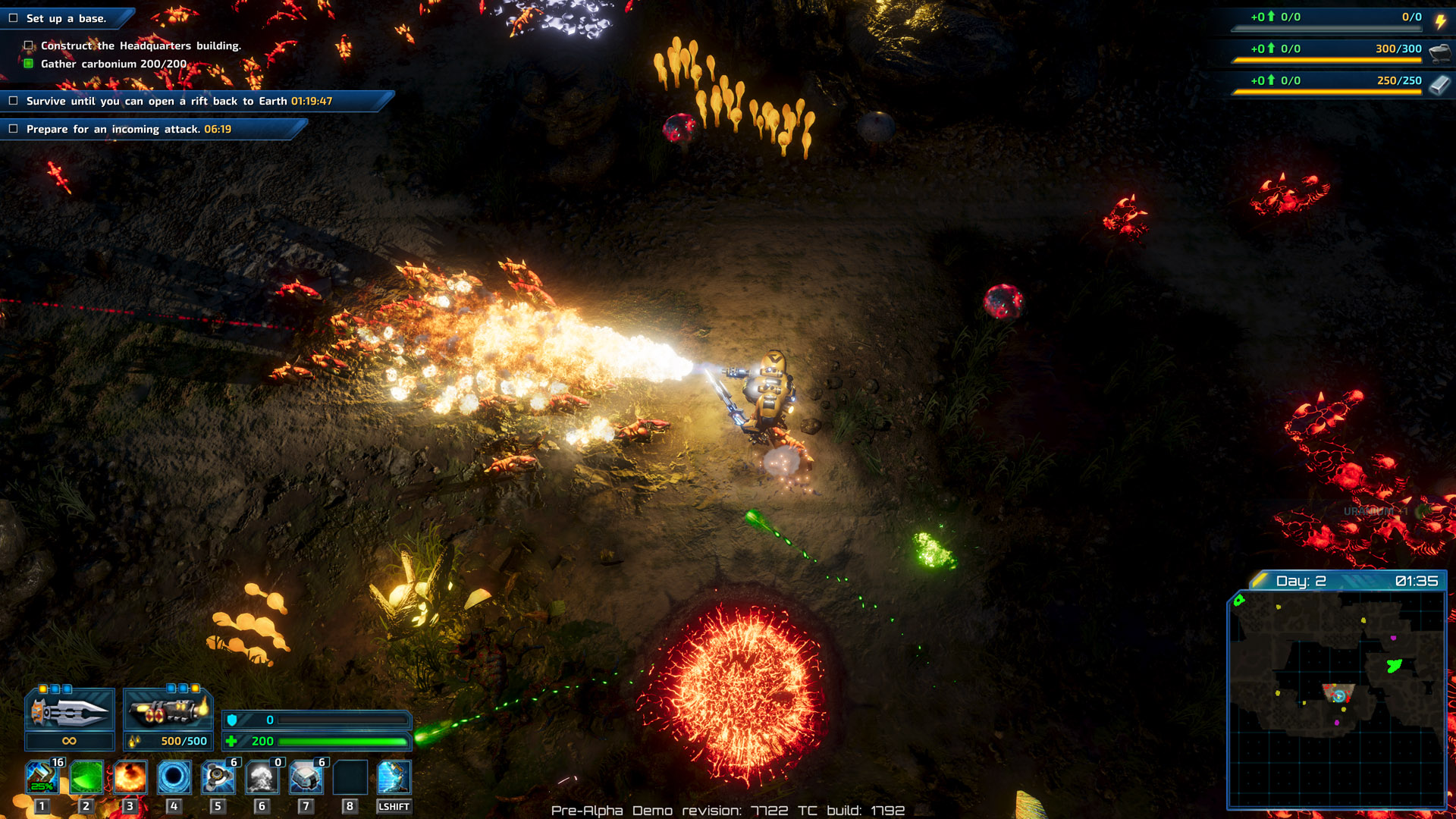Select the claw blade melee weapon
The height and width of the screenshot is (819, 1456).
tap(70, 711)
